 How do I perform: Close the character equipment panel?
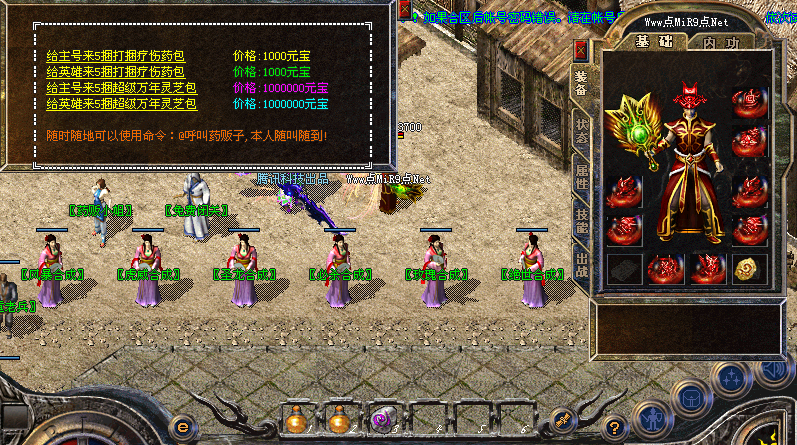click(581, 49)
